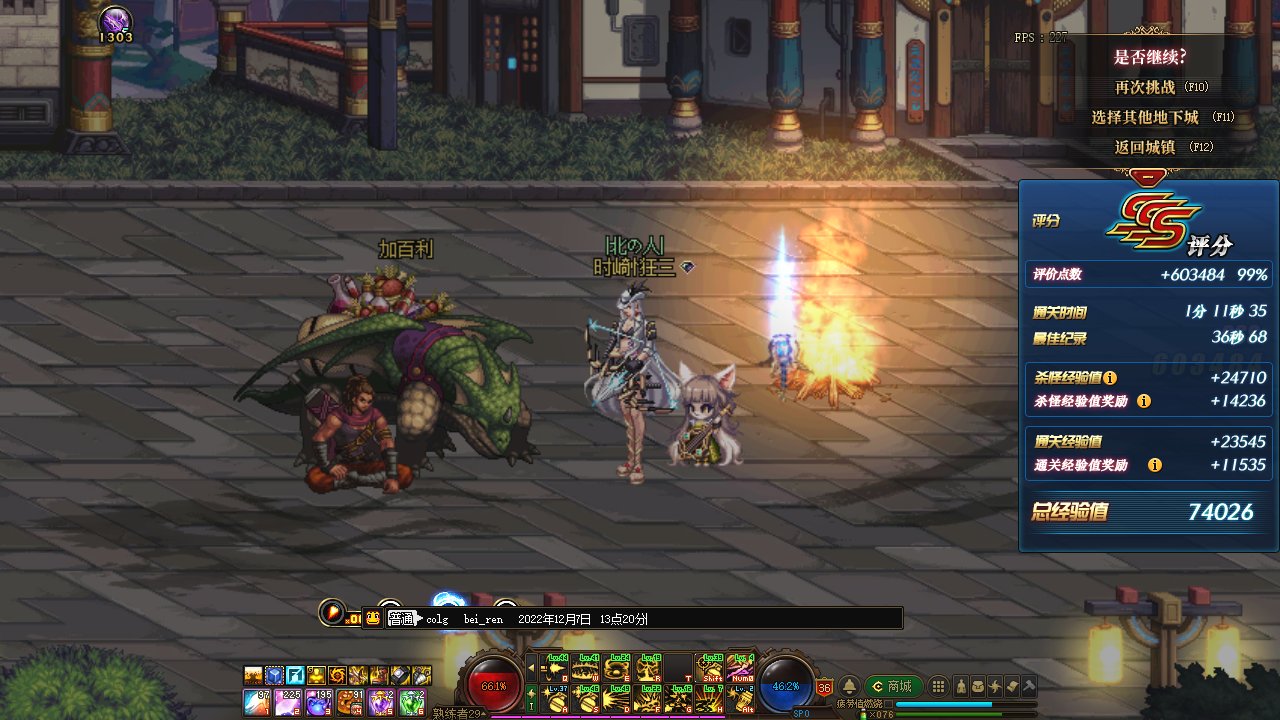Open the character info icon

[x=961, y=686]
